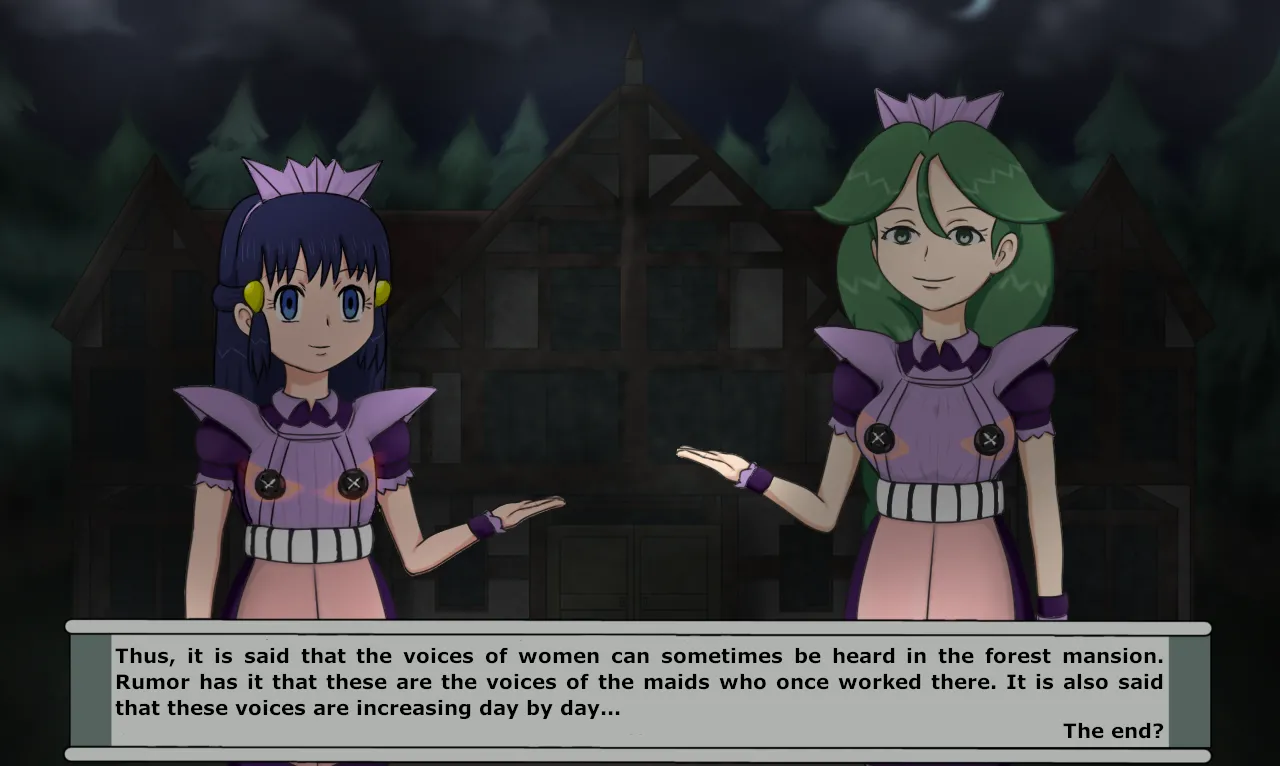Click 'The end?' text to finish the story
1280x766 pixels.
[x=1114, y=731]
